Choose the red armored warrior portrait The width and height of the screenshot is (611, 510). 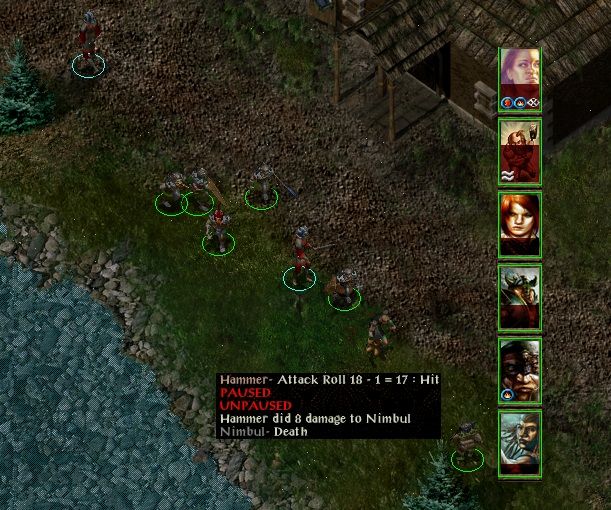pyautogui.click(x=520, y=150)
